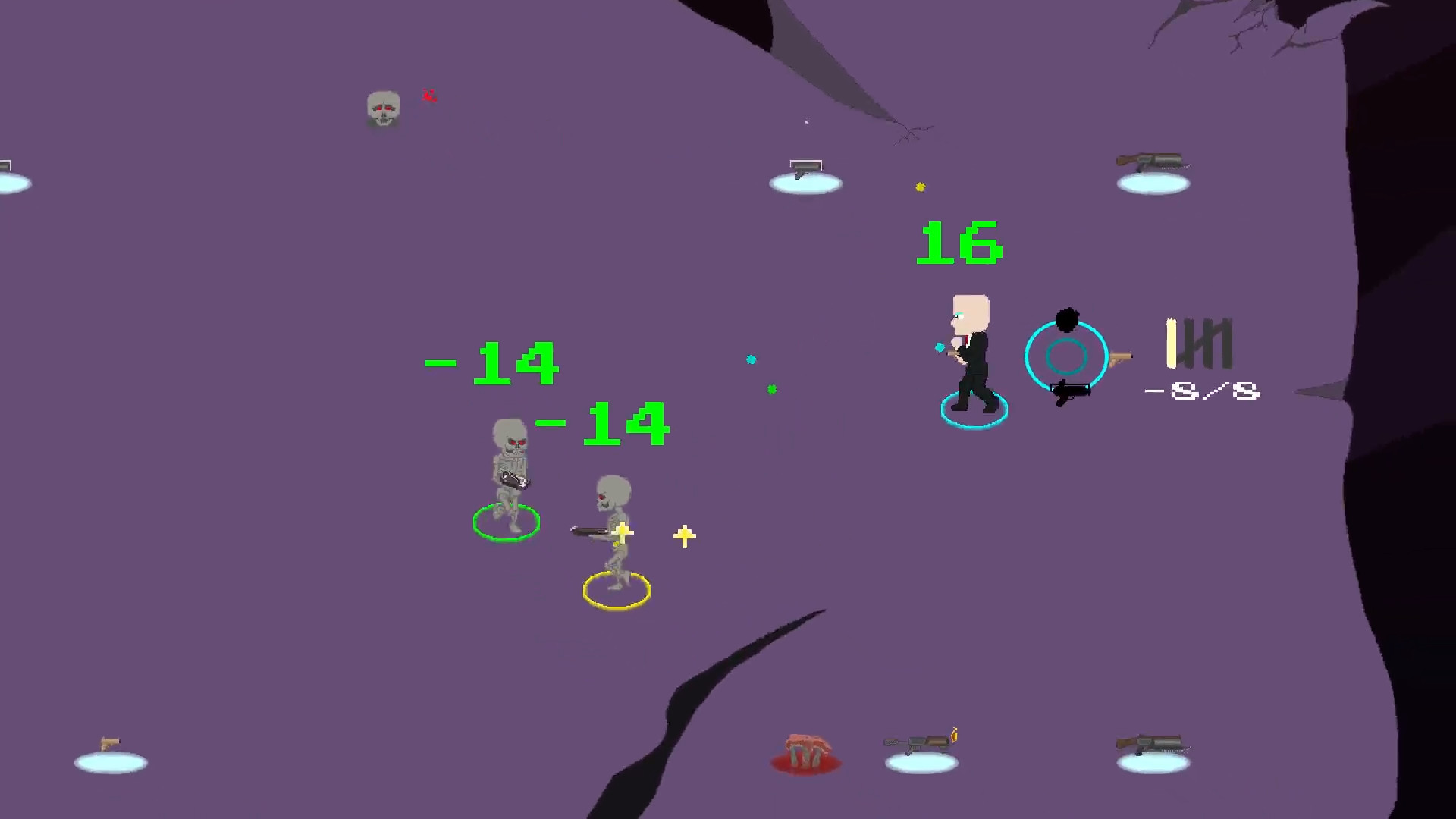The image size is (1456, 819).
Task: Click the green ring under the left skeleton
Action: click(x=507, y=522)
